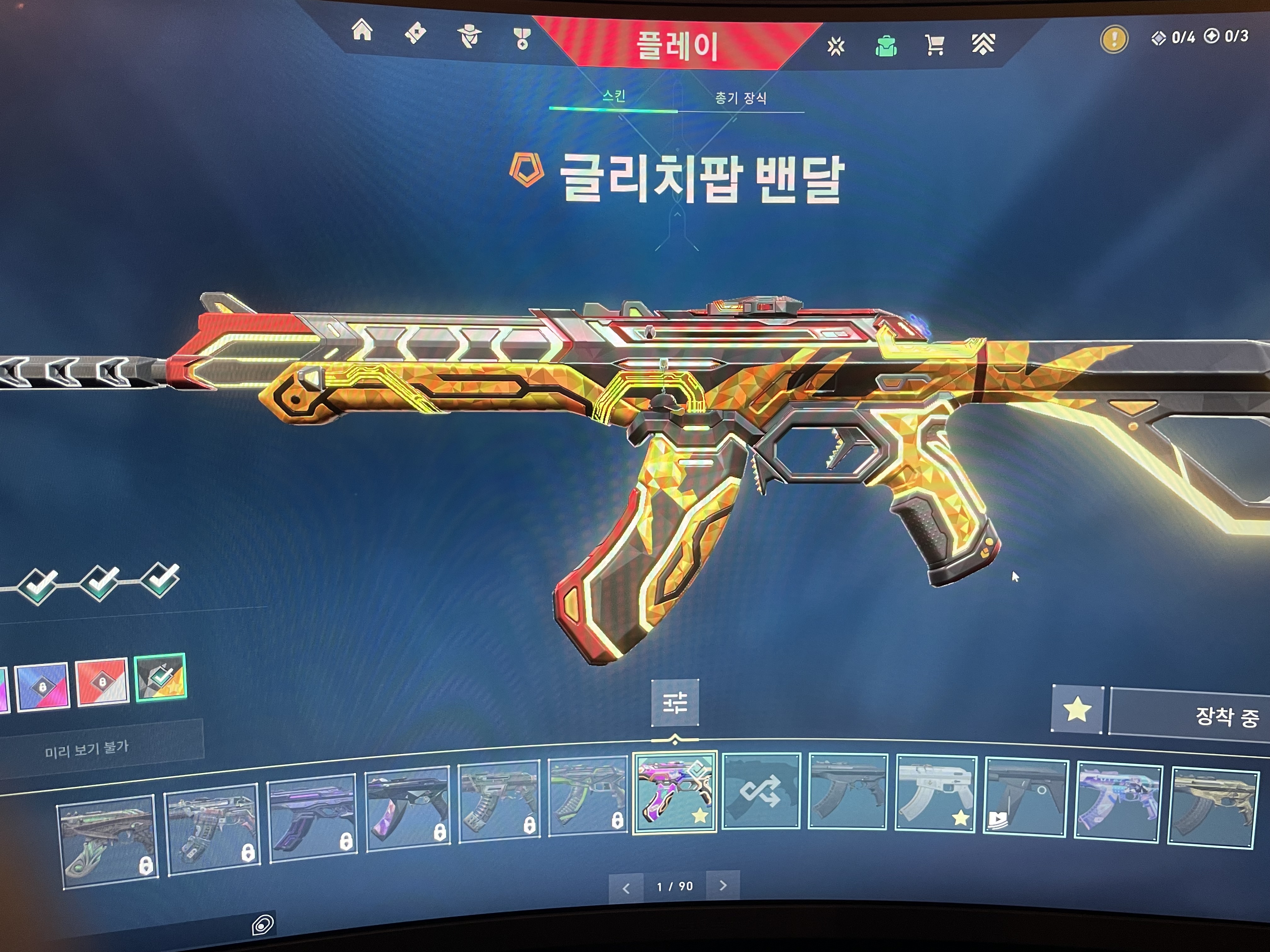This screenshot has width=1270, height=952.
Task: Choose the black and gold variant swatch
Action: (x=161, y=678)
